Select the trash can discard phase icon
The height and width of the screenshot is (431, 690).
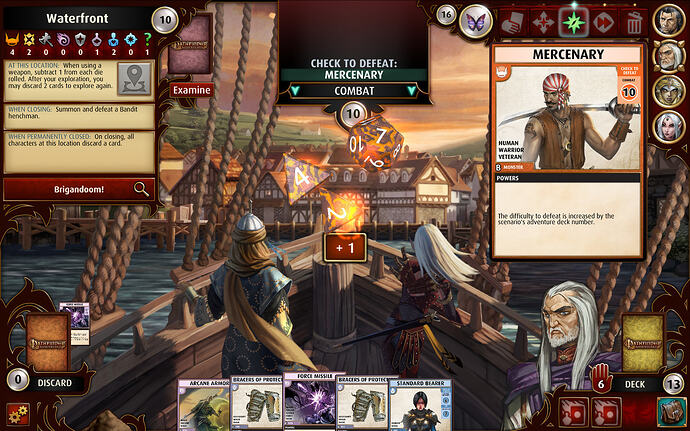tap(634, 20)
